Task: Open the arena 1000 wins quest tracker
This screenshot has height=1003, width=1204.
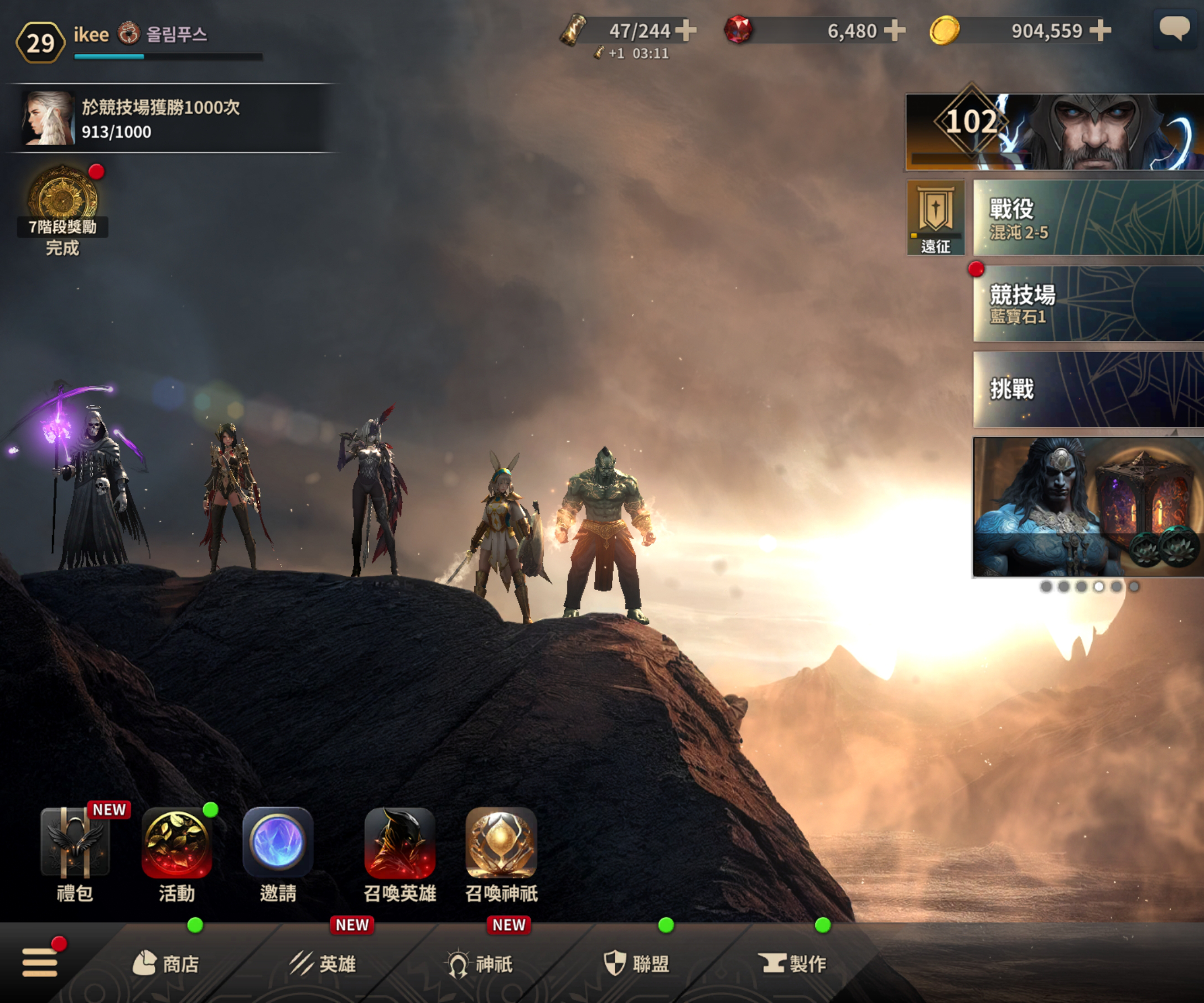Action: click(x=172, y=118)
